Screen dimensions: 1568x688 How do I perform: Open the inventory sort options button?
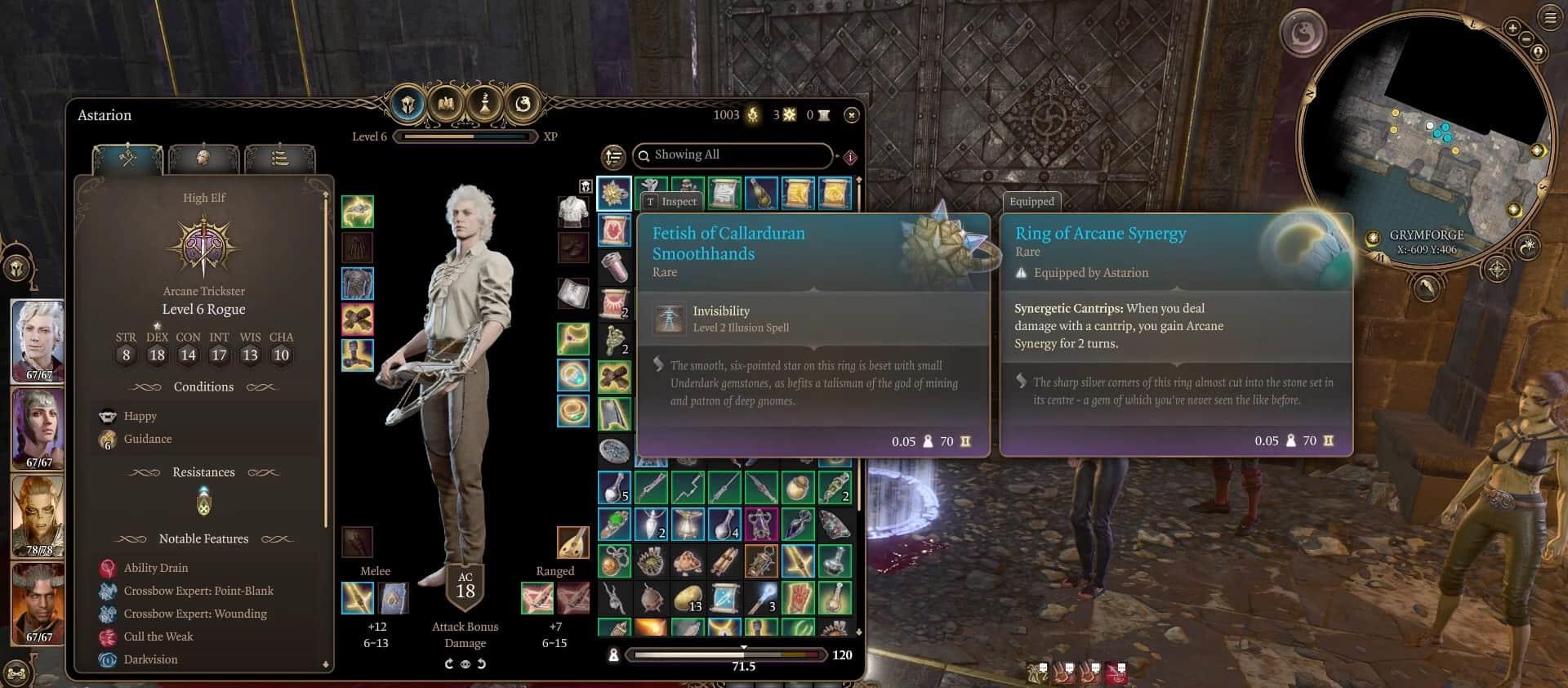click(x=612, y=156)
